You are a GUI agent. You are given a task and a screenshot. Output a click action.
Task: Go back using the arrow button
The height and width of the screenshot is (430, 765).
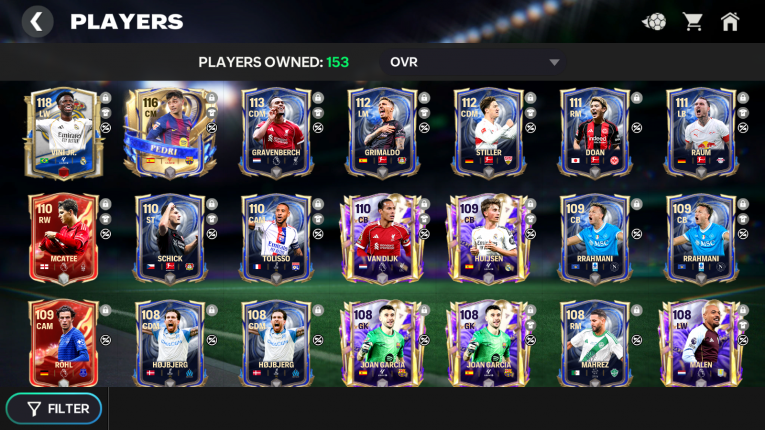(x=37, y=21)
